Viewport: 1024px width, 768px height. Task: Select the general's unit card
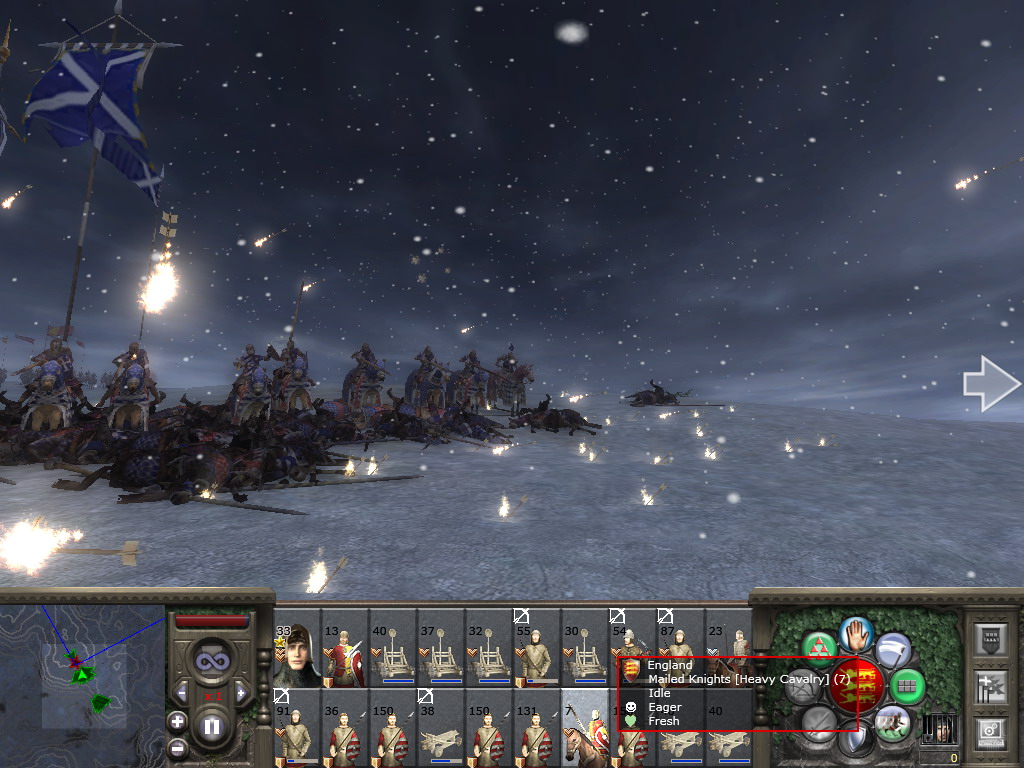tap(298, 656)
